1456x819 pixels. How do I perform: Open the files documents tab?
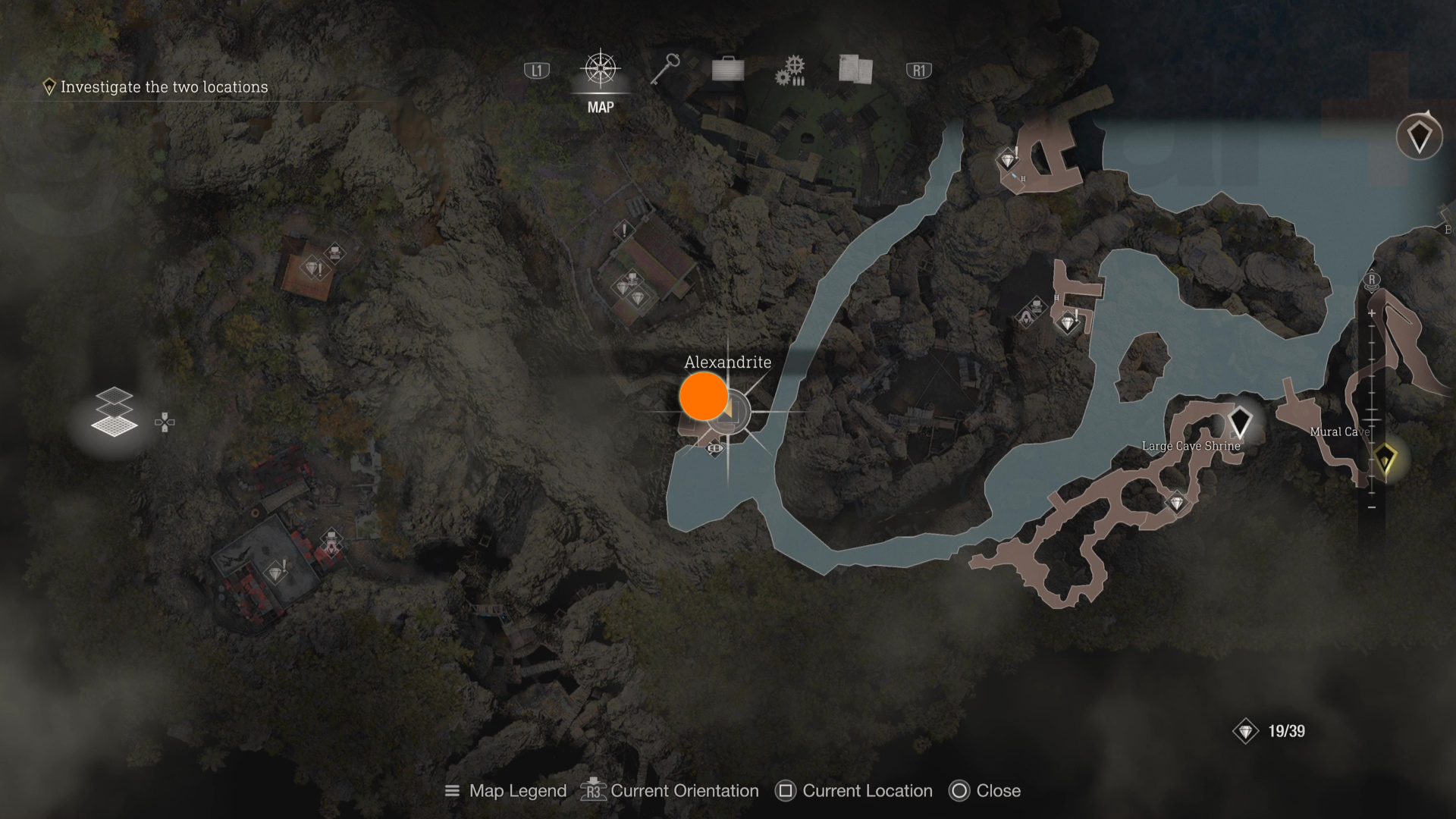tap(855, 69)
